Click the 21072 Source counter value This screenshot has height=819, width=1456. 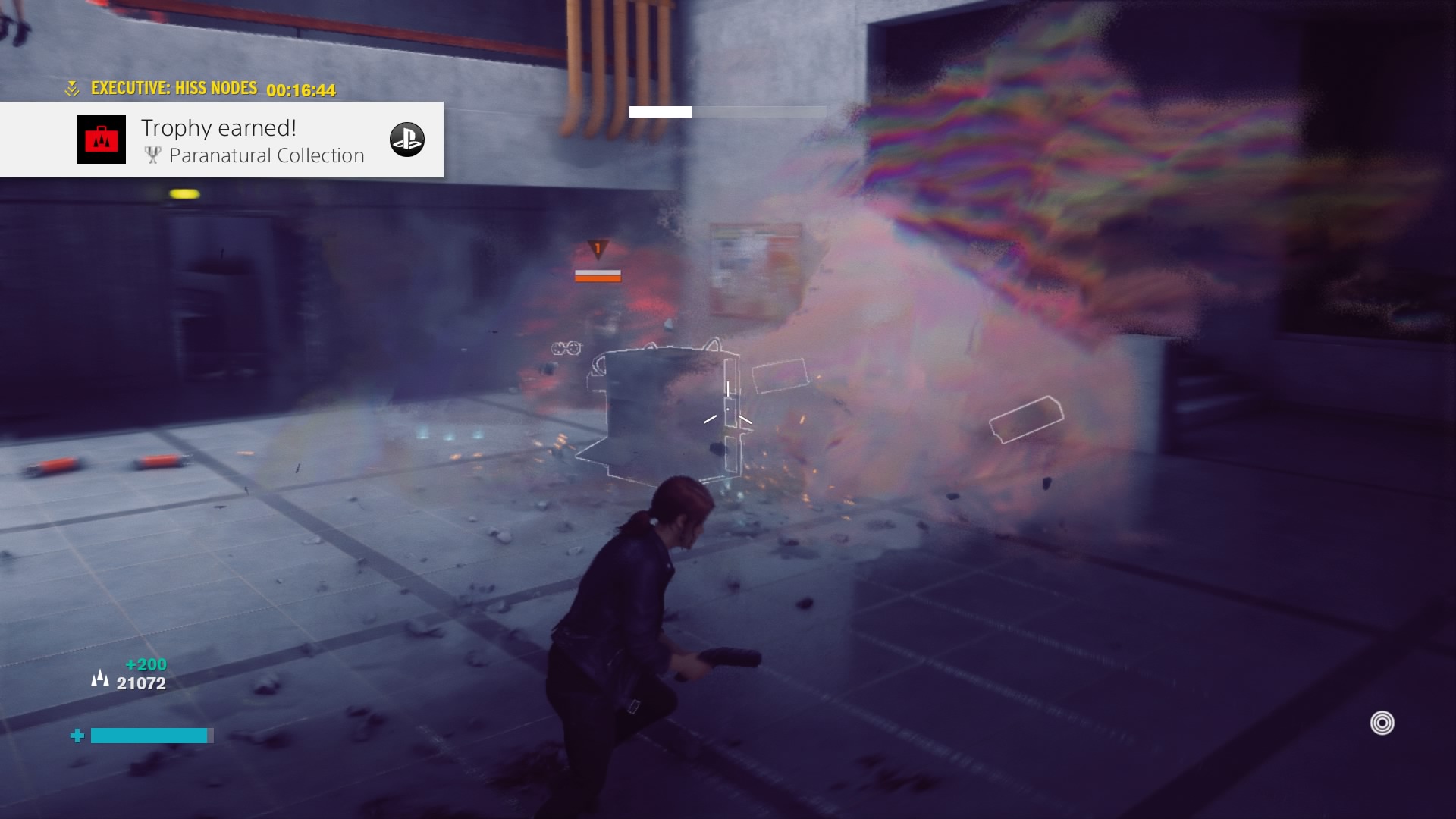coord(142,681)
